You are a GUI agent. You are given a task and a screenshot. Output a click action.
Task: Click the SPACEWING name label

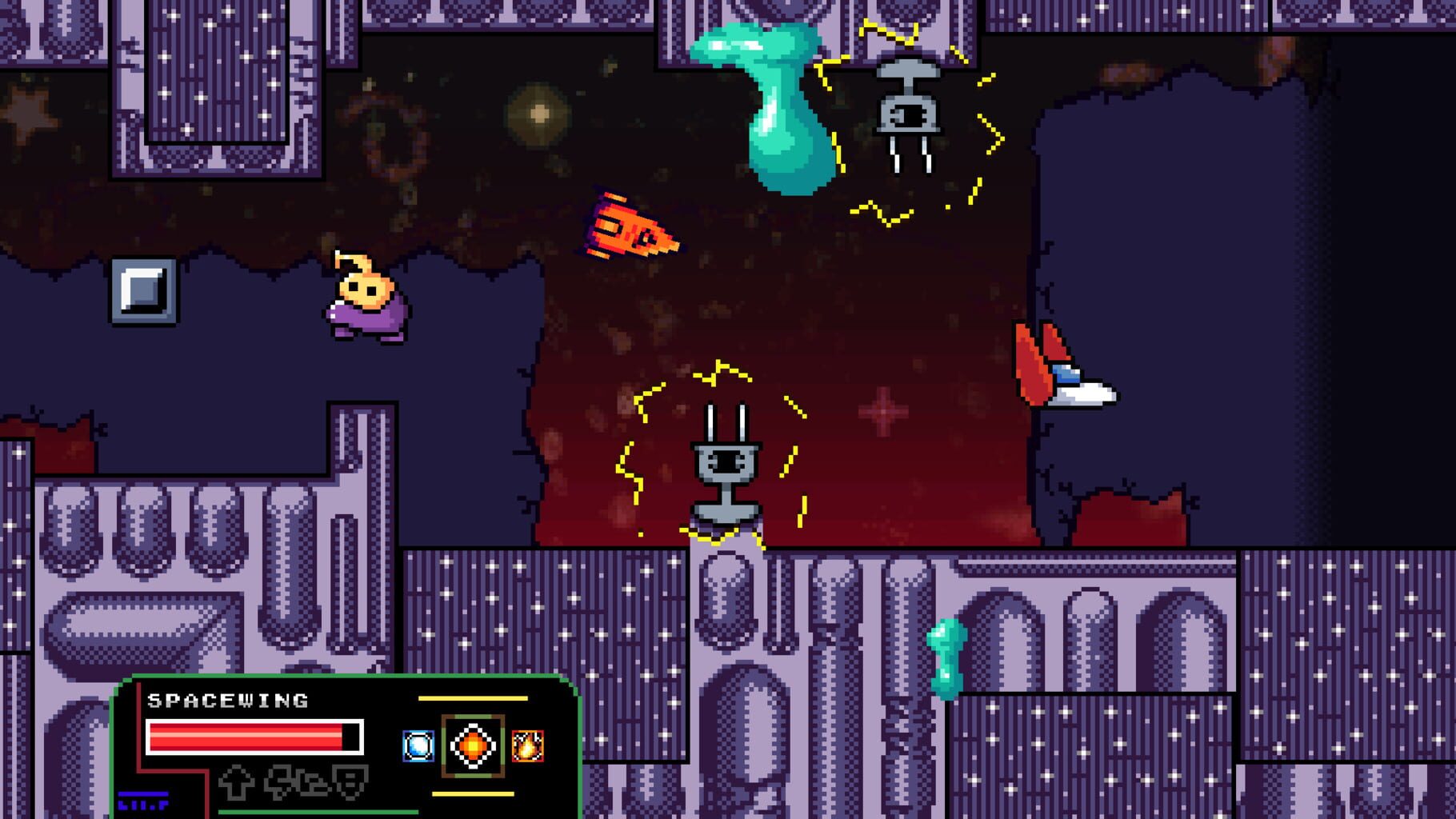(228, 701)
